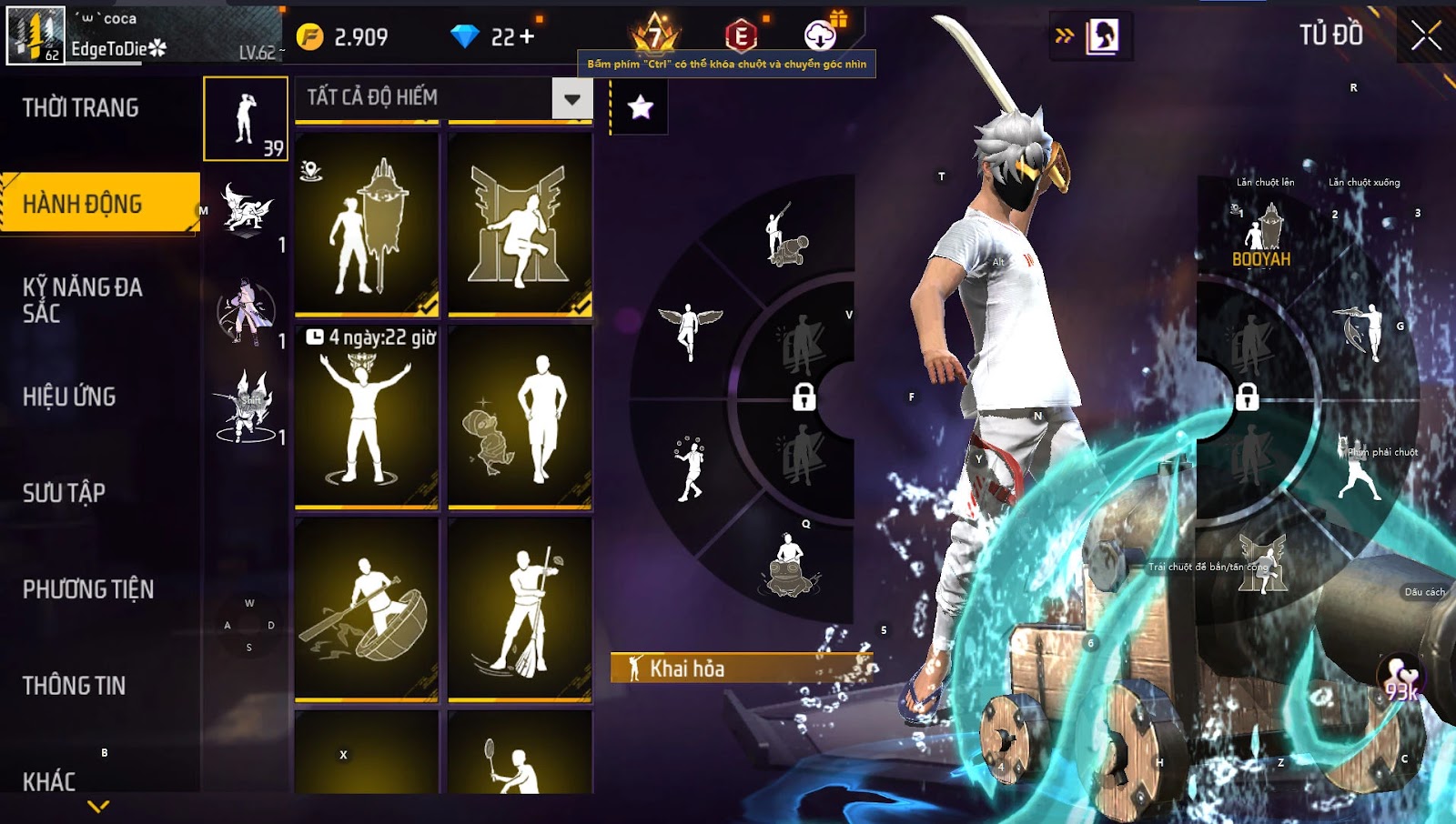Show the Thông Tin section
The height and width of the screenshot is (824, 1456).
click(74, 686)
